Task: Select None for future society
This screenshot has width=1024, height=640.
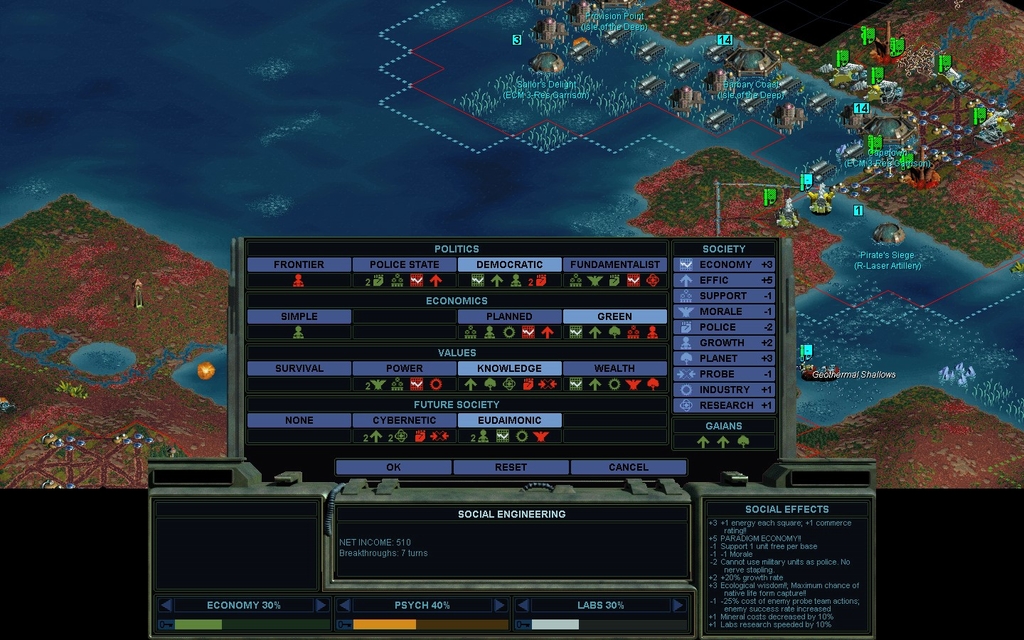Action: click(x=299, y=421)
